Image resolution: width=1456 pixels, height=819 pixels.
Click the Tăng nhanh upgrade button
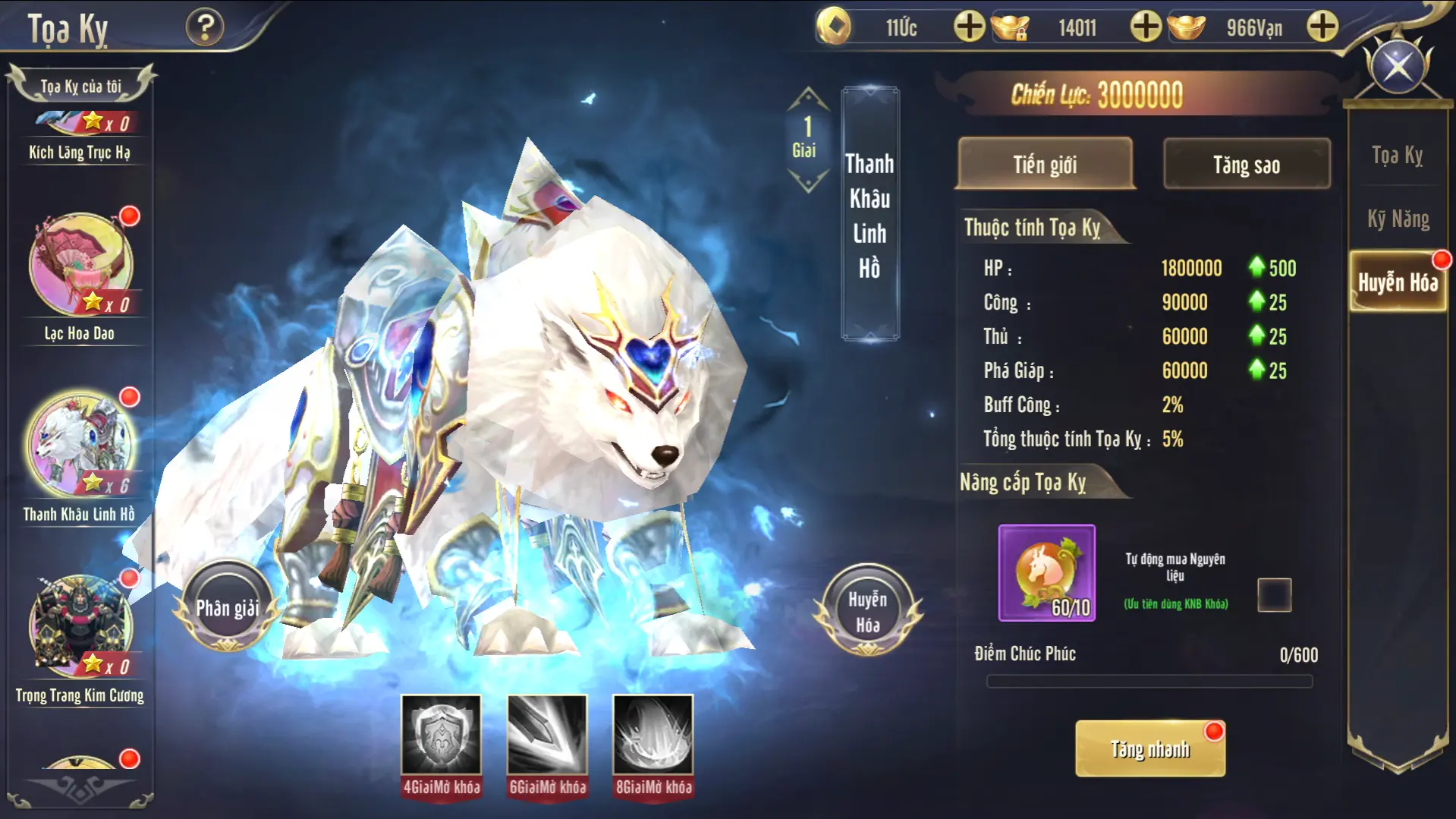tap(1149, 749)
